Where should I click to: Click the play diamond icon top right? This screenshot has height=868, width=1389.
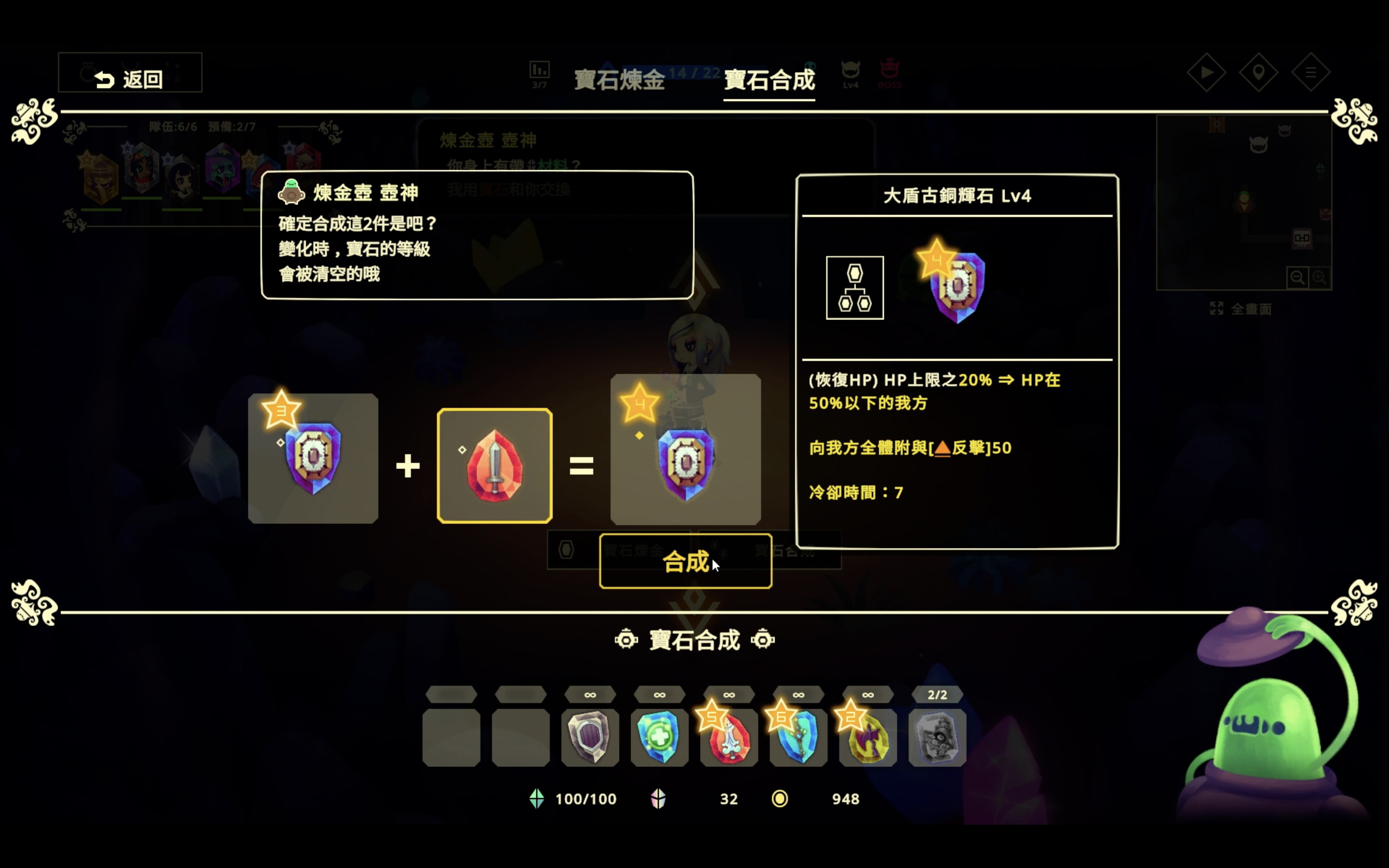click(1207, 72)
